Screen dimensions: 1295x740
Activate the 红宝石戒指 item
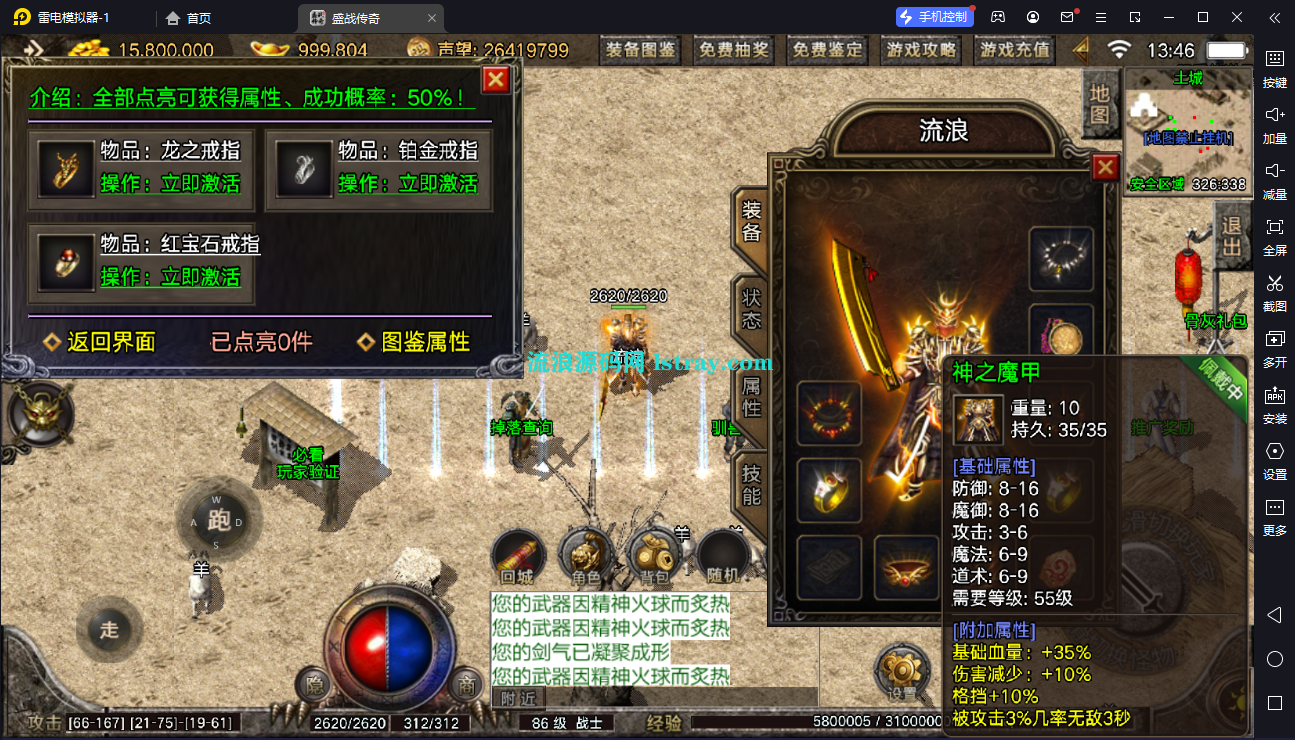(170, 277)
